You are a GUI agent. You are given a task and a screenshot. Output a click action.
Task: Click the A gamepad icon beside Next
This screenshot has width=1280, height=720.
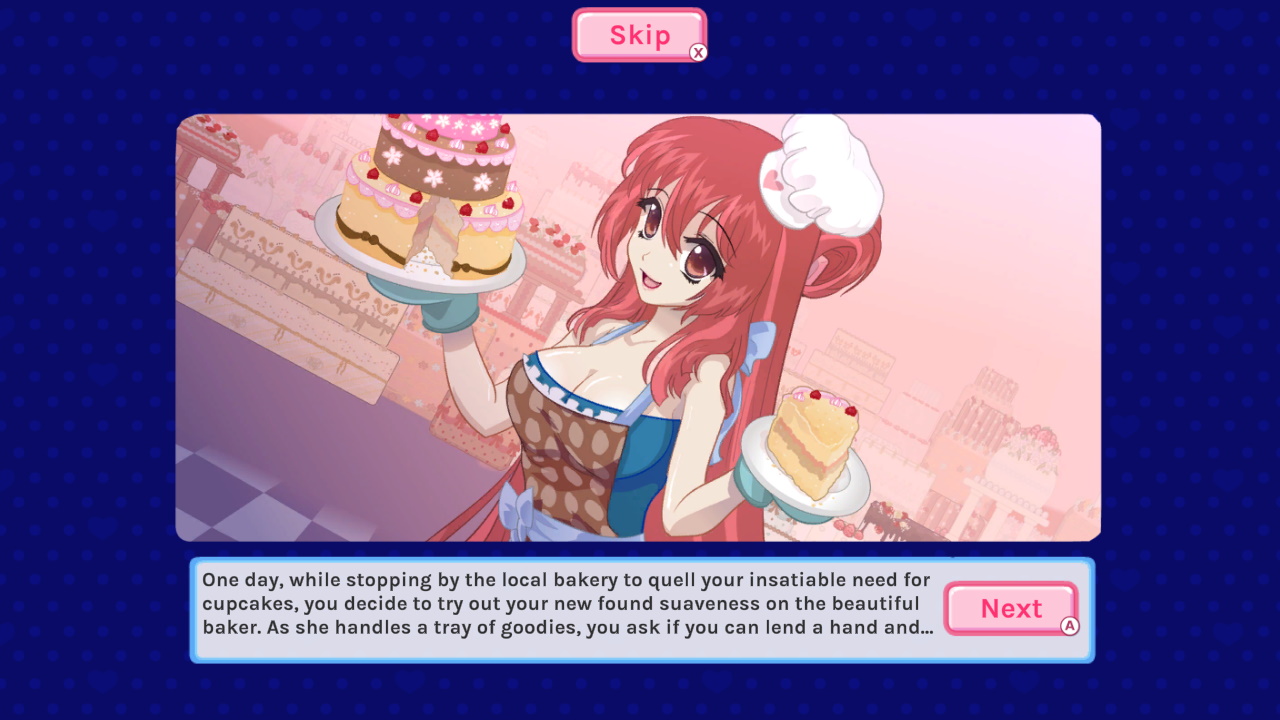tap(1070, 625)
